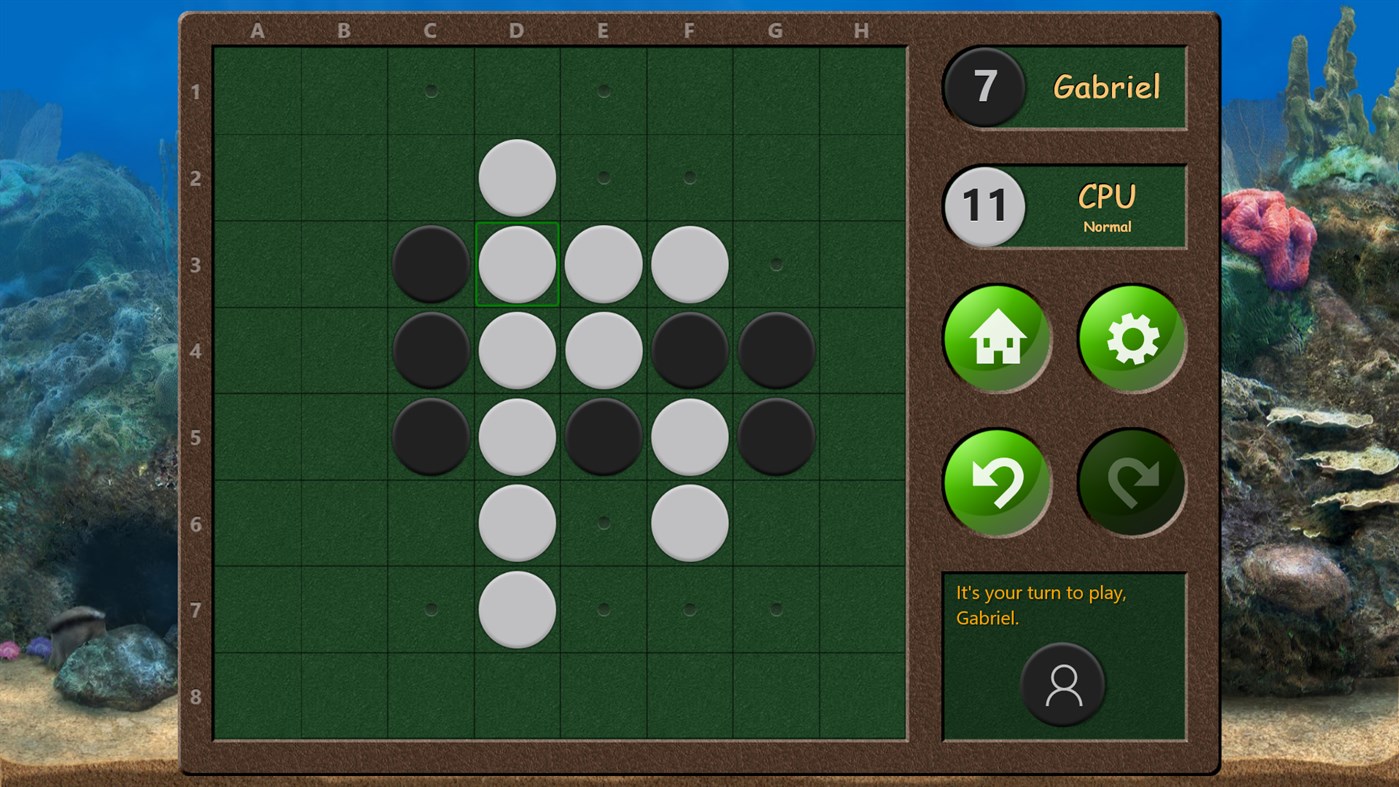
Task: Place a disc on the hint dot at C1
Action: 430,90
